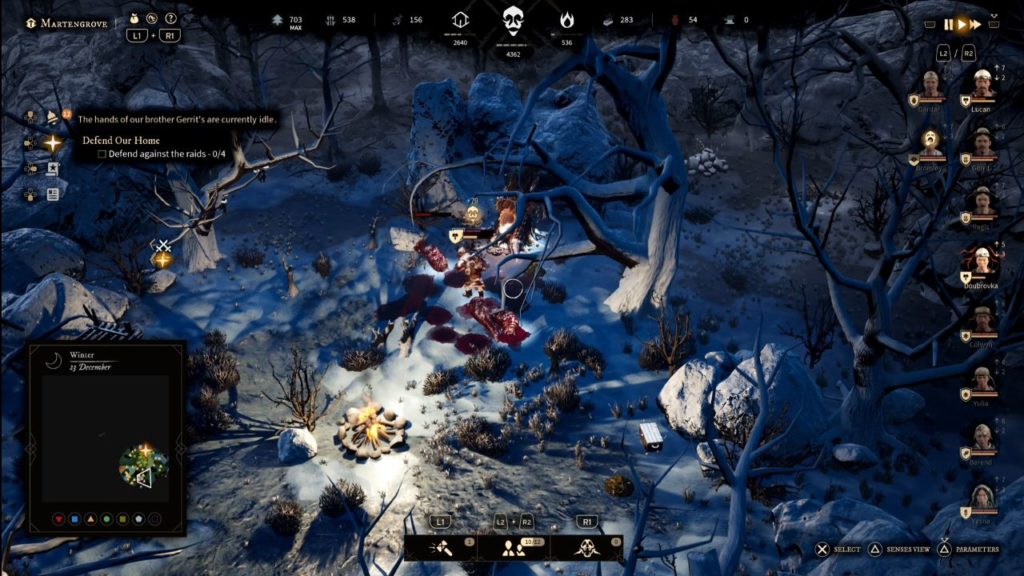This screenshot has width=1024, height=576.
Task: Select Yulia's portrait
Action: [983, 379]
